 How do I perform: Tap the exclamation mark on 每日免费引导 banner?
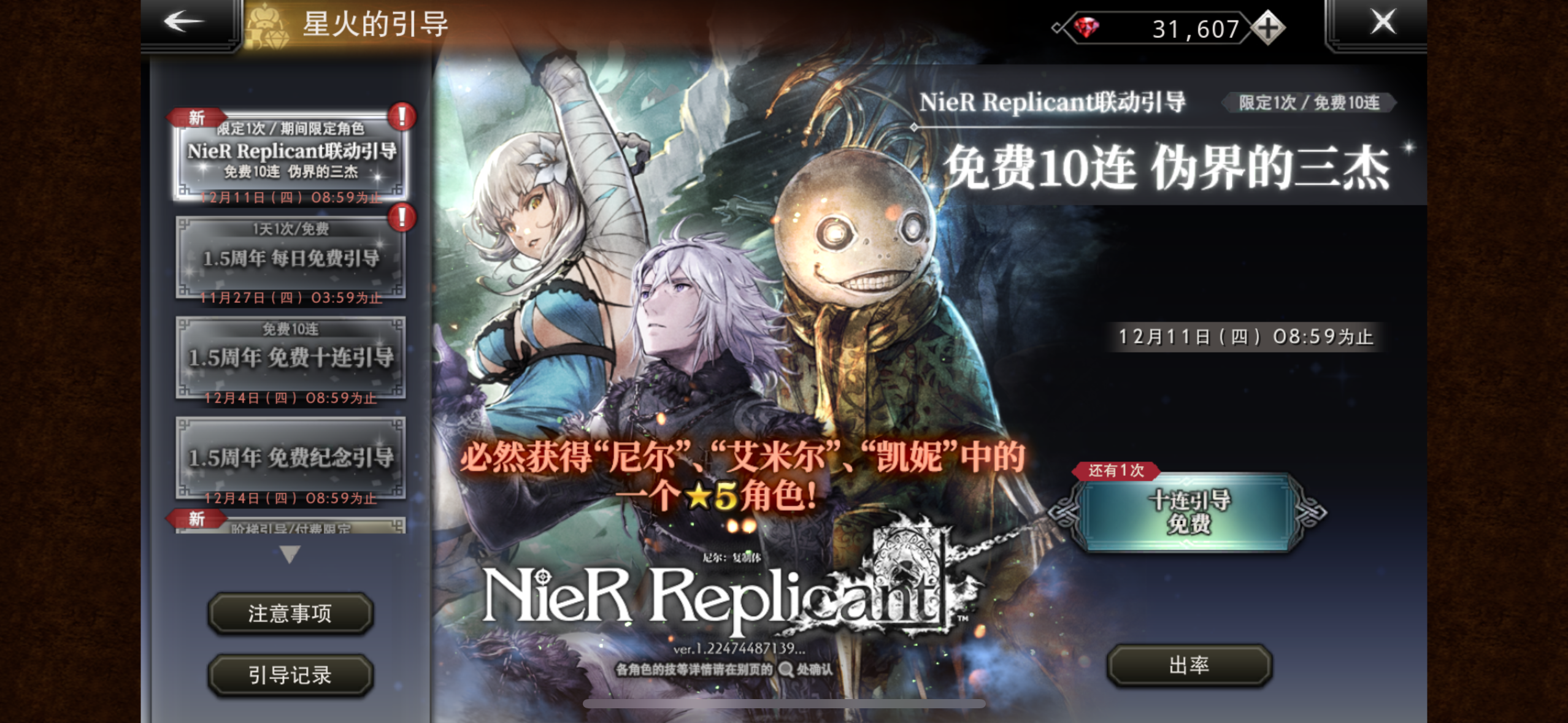click(x=401, y=216)
